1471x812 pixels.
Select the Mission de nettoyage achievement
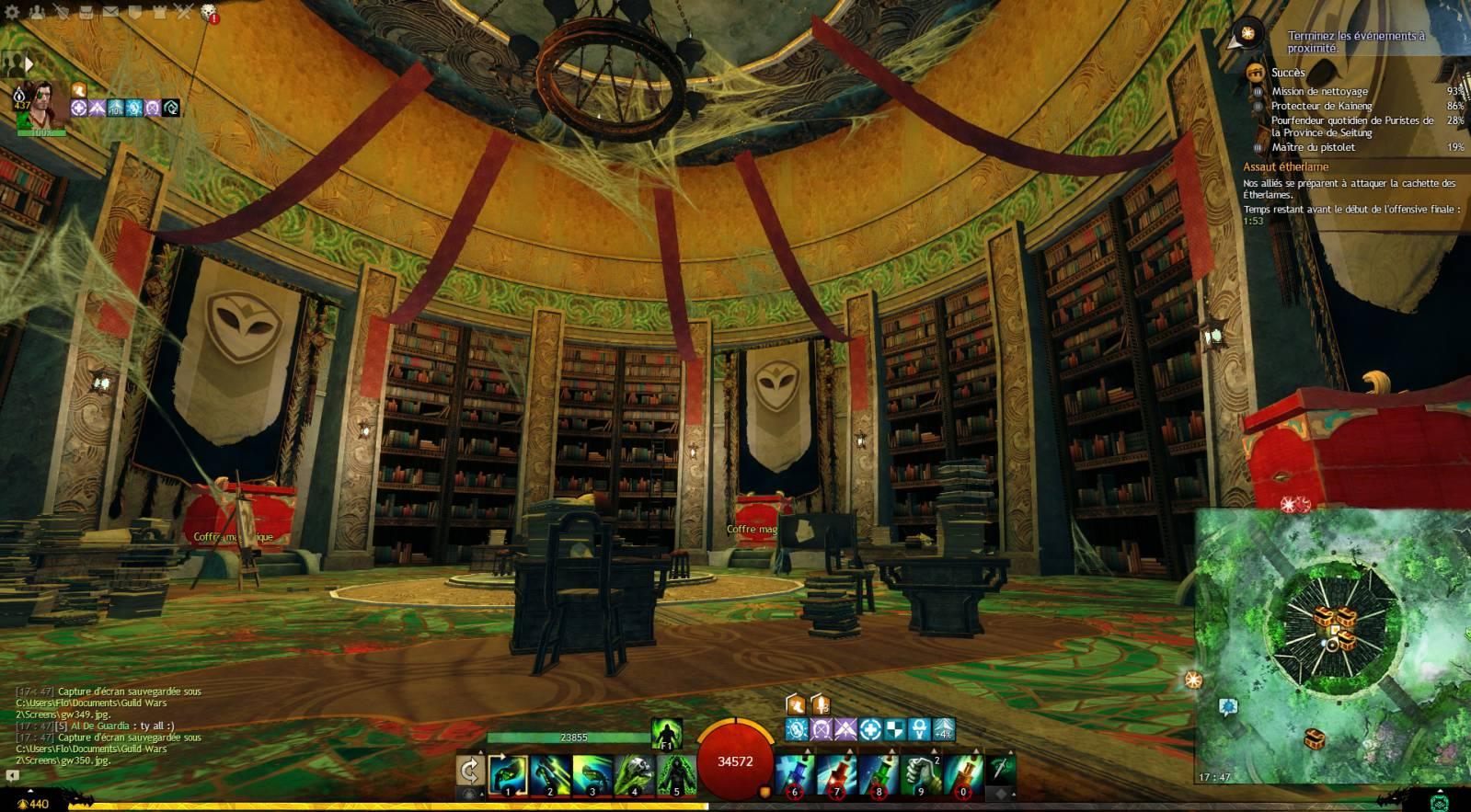pyautogui.click(x=1319, y=91)
